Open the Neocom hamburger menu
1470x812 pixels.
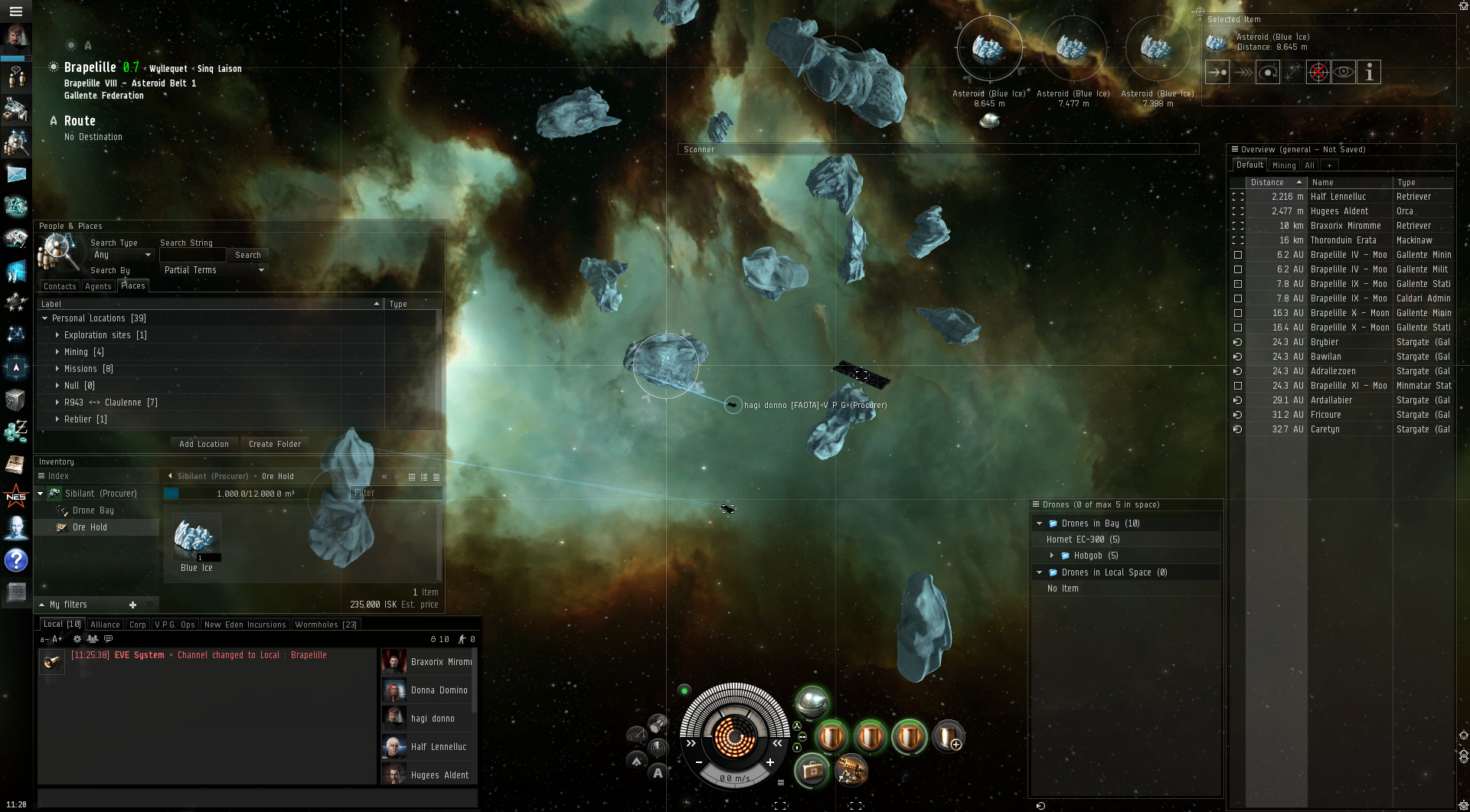[15, 11]
